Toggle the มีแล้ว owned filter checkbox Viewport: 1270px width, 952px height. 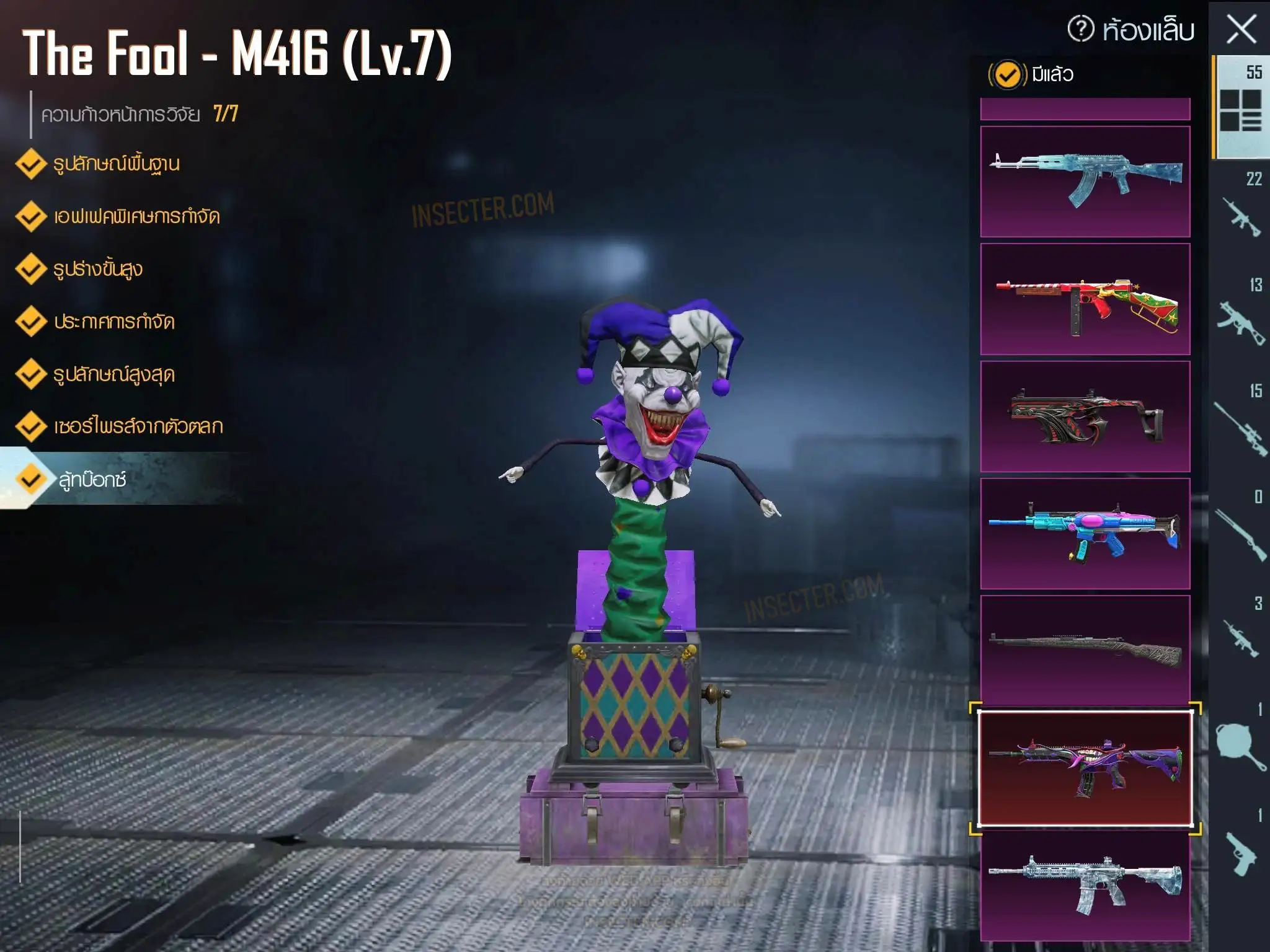(x=1007, y=75)
